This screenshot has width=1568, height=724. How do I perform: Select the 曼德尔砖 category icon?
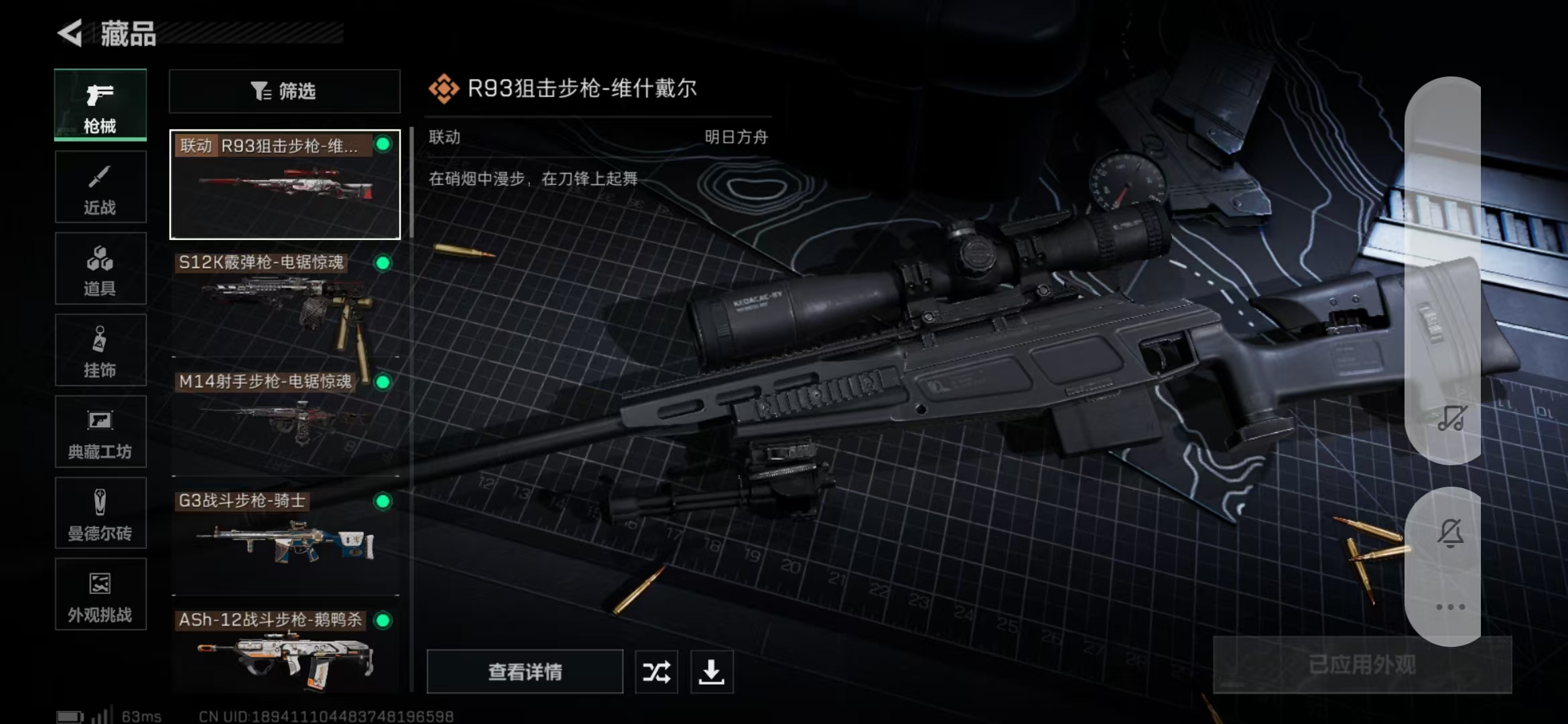pos(101,513)
